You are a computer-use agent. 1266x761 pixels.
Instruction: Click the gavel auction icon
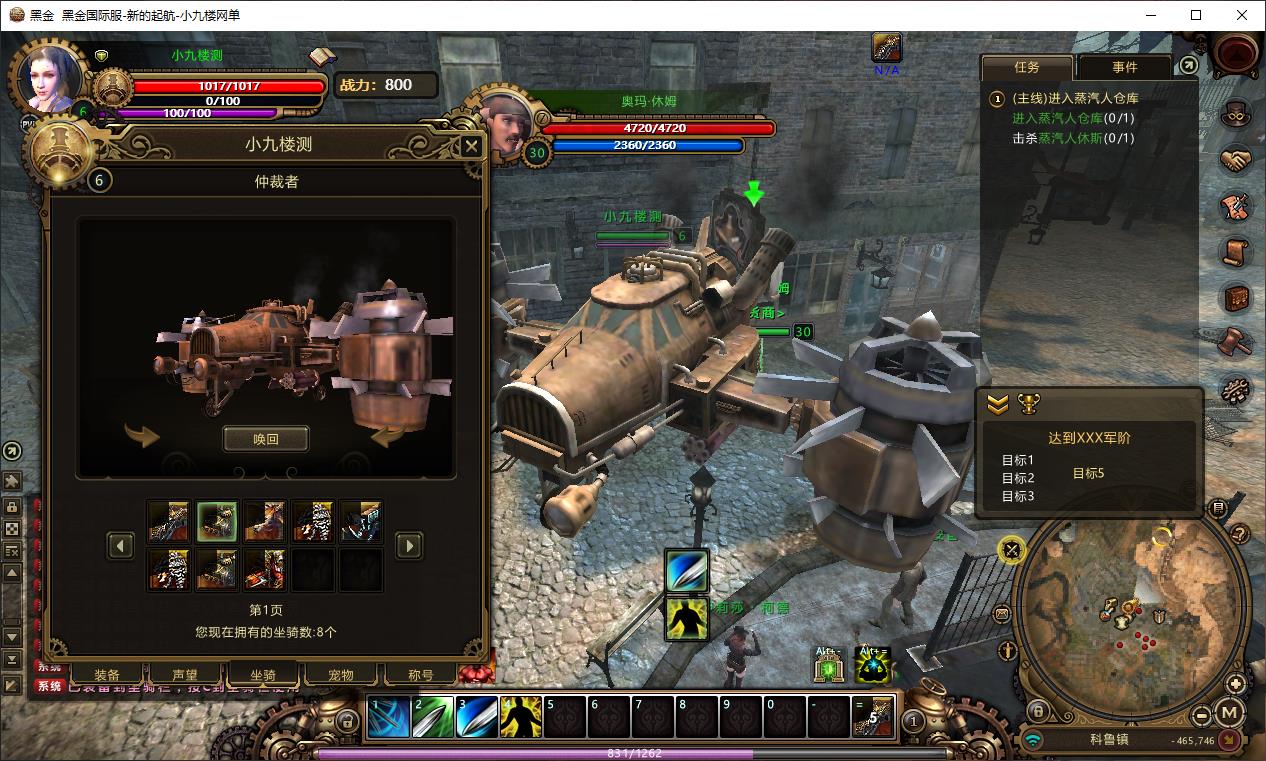pos(1237,342)
